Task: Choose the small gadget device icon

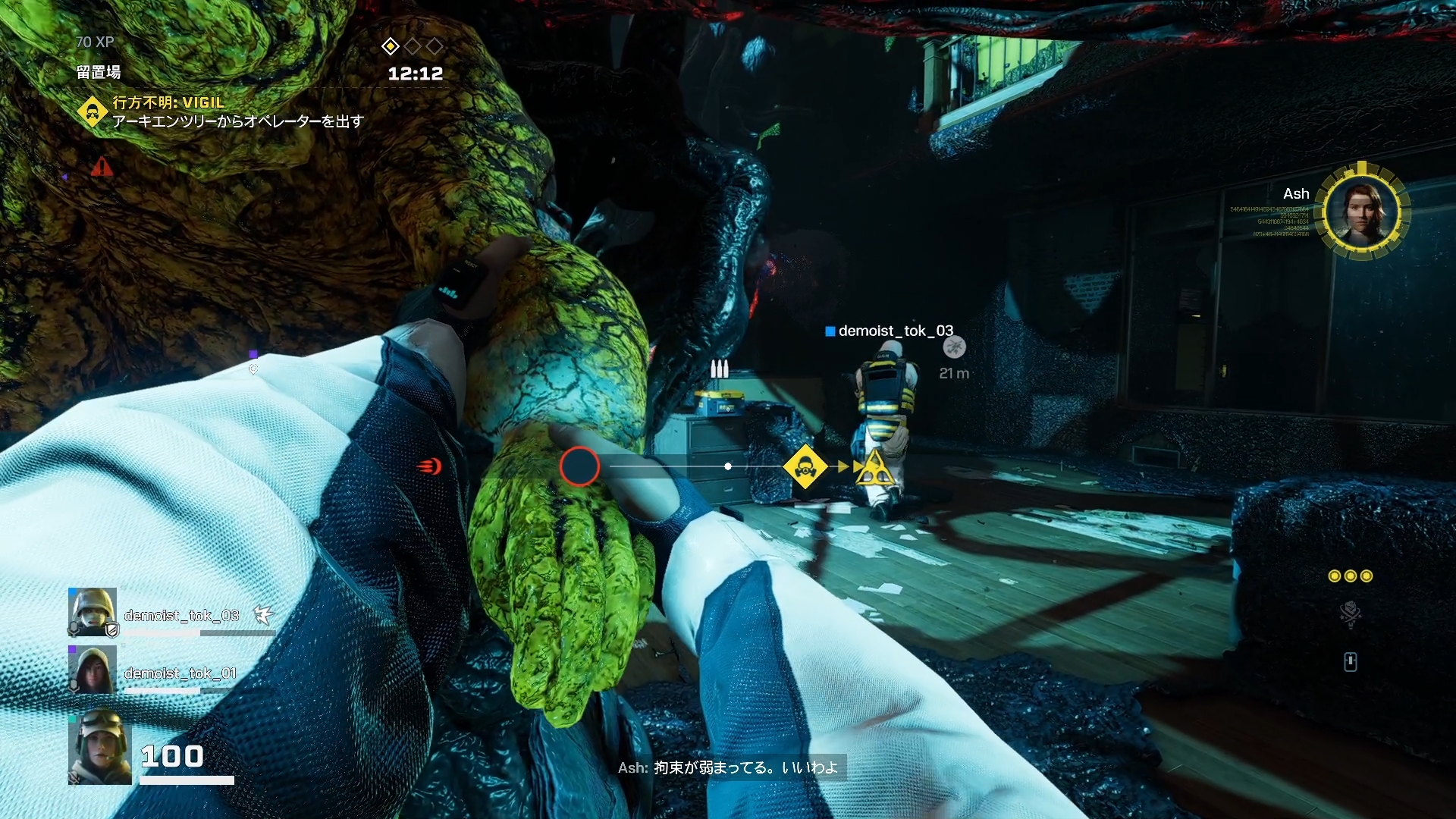Action: pos(1350,662)
